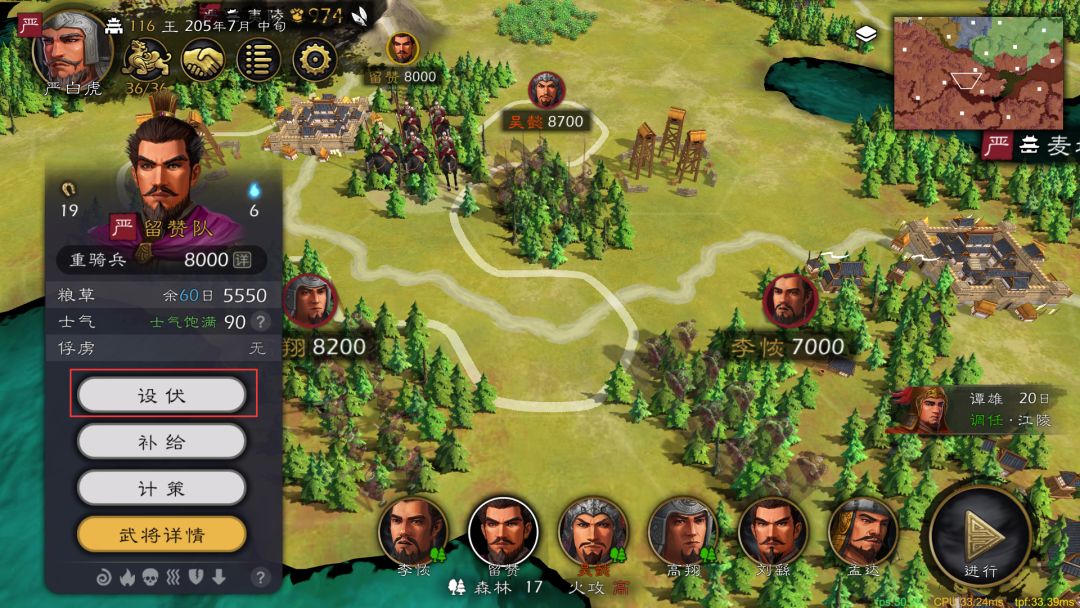Choose the 补给 resupply button
The height and width of the screenshot is (608, 1080).
click(161, 441)
